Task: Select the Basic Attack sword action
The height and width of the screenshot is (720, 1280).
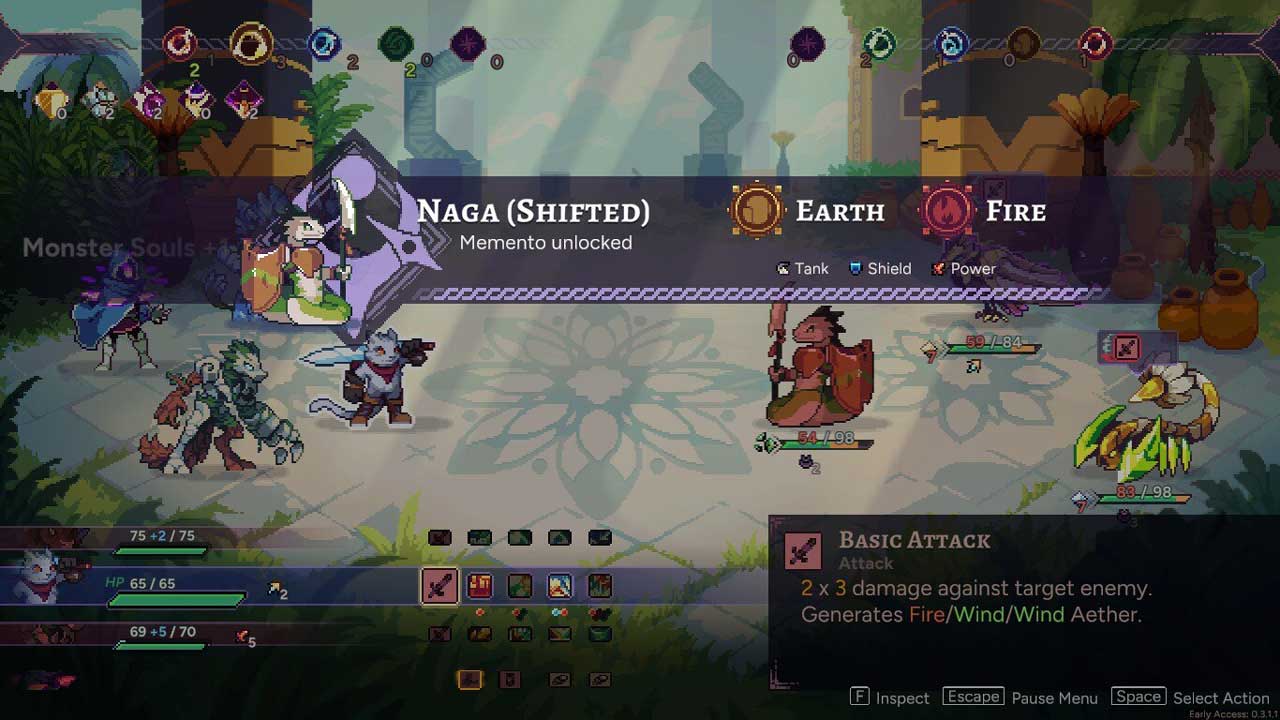Action: pos(439,586)
